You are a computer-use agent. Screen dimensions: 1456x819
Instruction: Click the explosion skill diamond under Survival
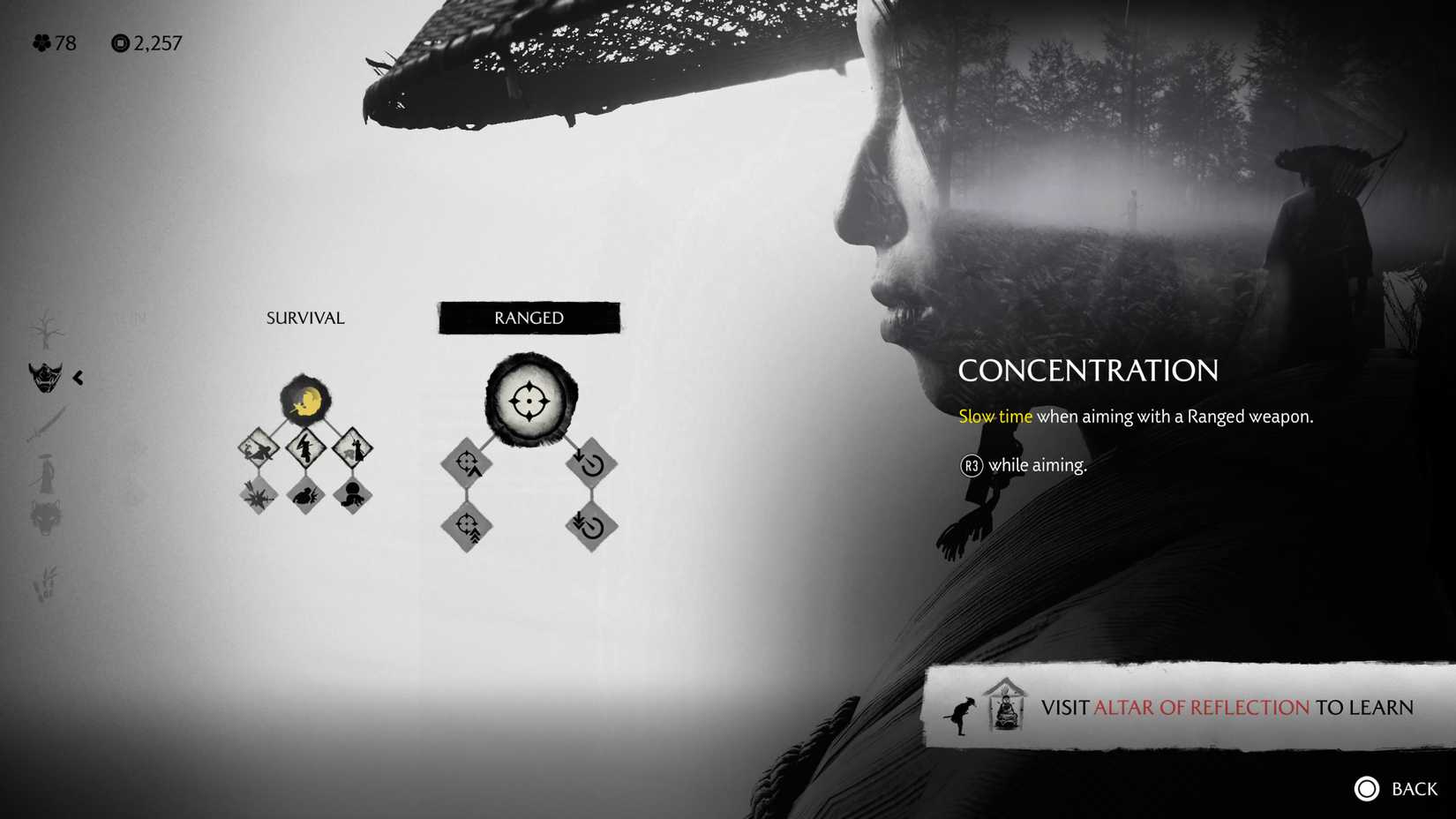259,495
